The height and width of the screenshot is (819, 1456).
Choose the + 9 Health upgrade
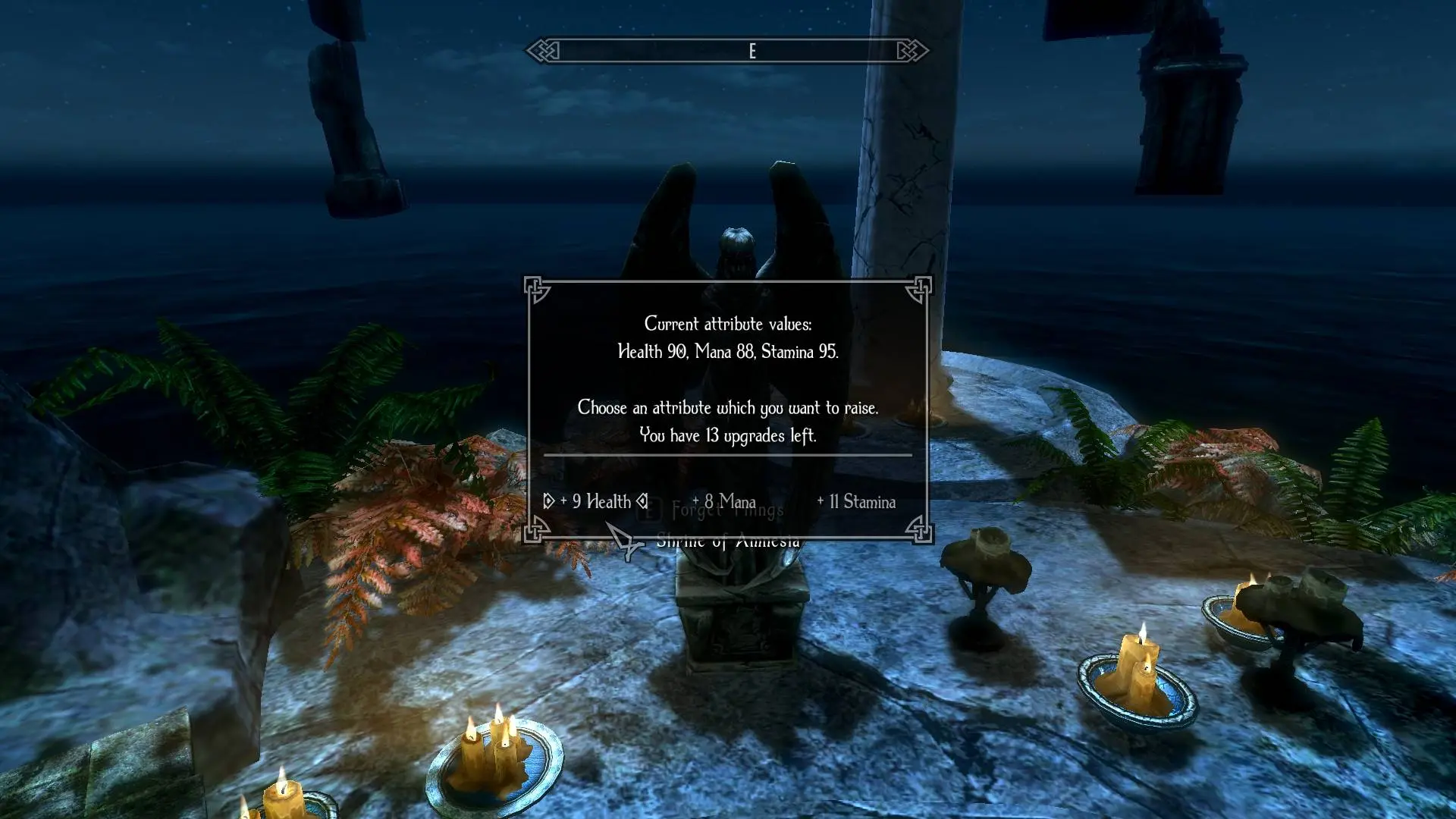(596, 501)
